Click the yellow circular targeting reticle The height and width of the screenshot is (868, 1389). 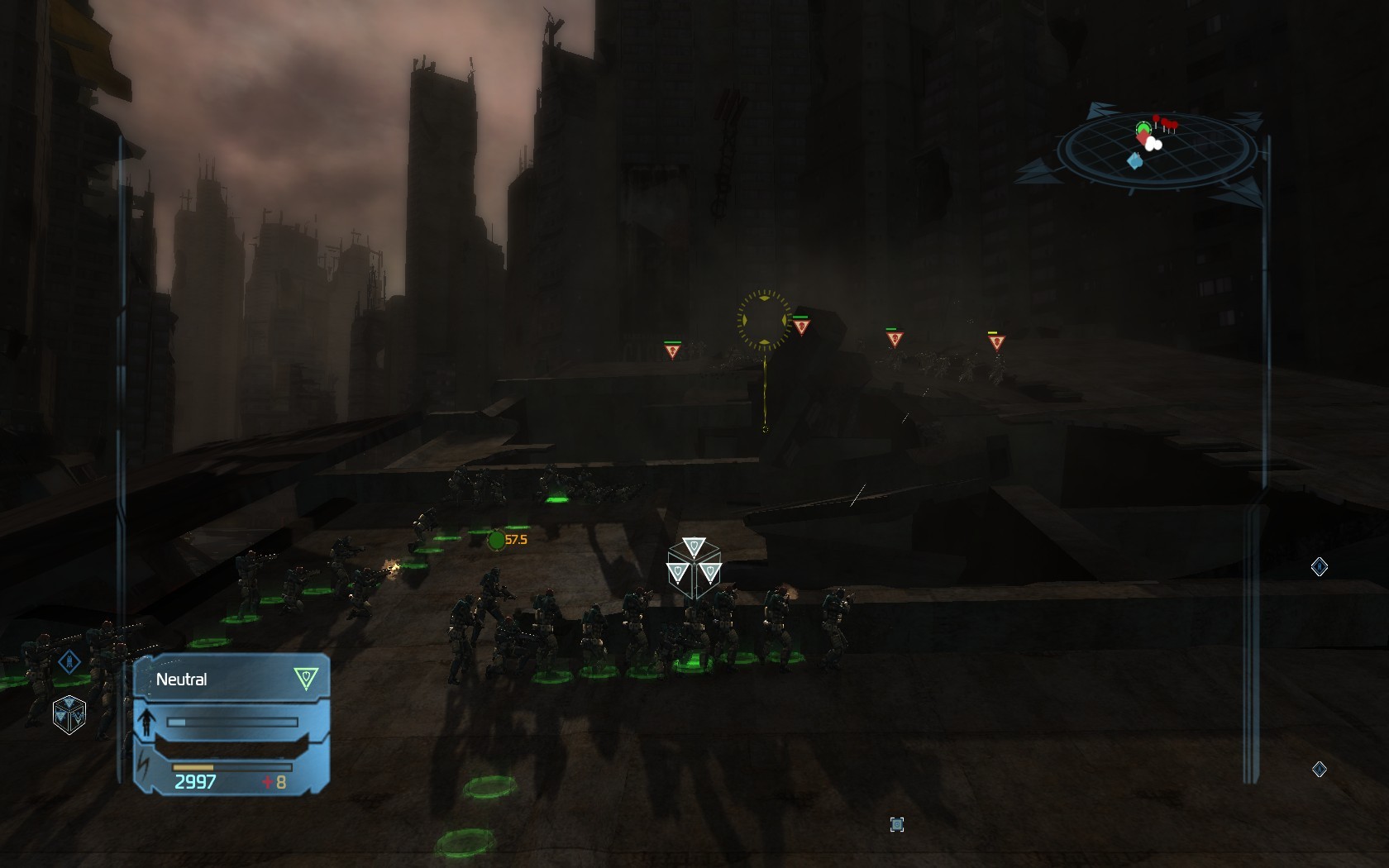click(x=763, y=319)
